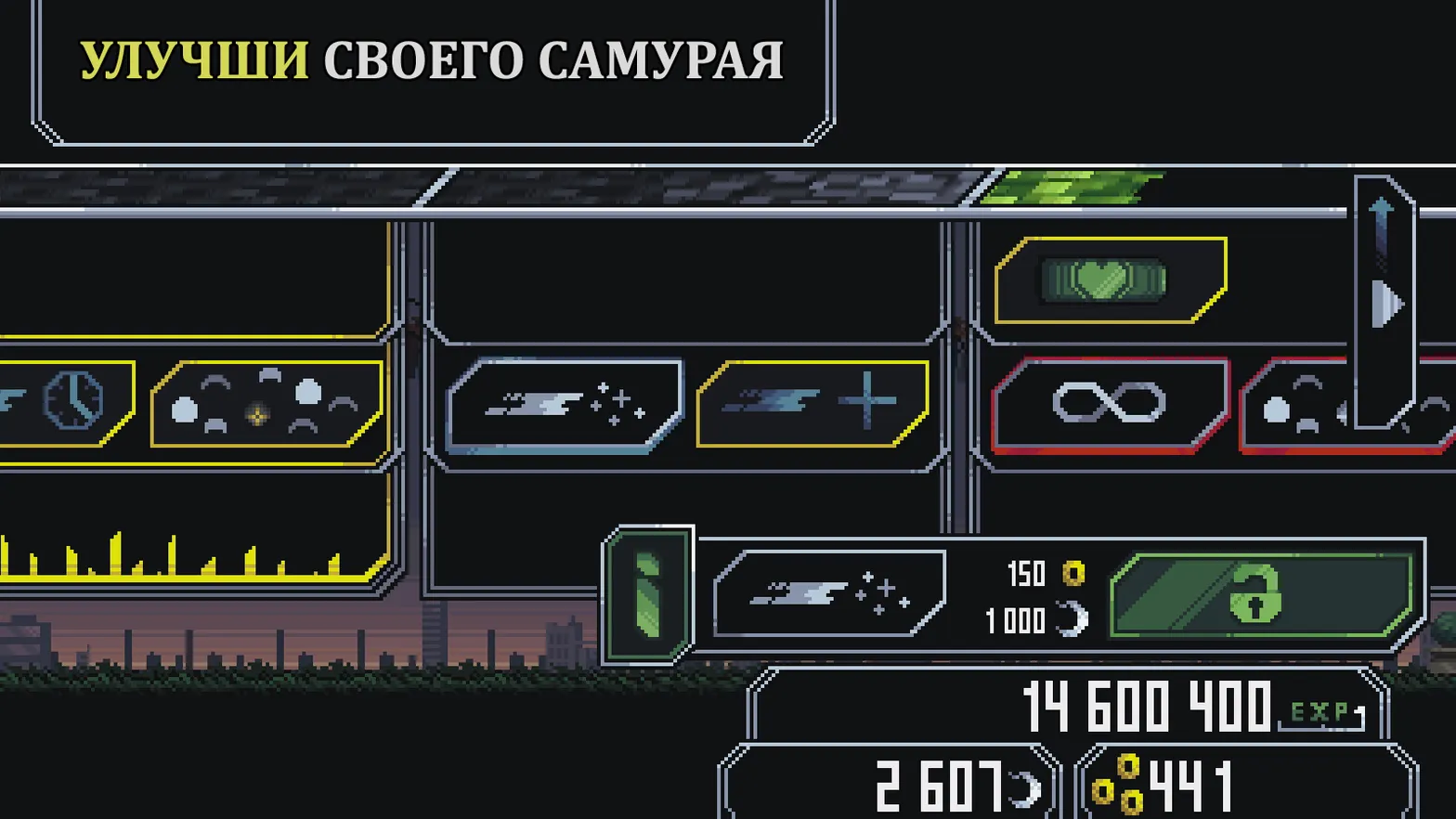
Task: Click the green progress strip above the upgrade grid
Action: click(1077, 186)
